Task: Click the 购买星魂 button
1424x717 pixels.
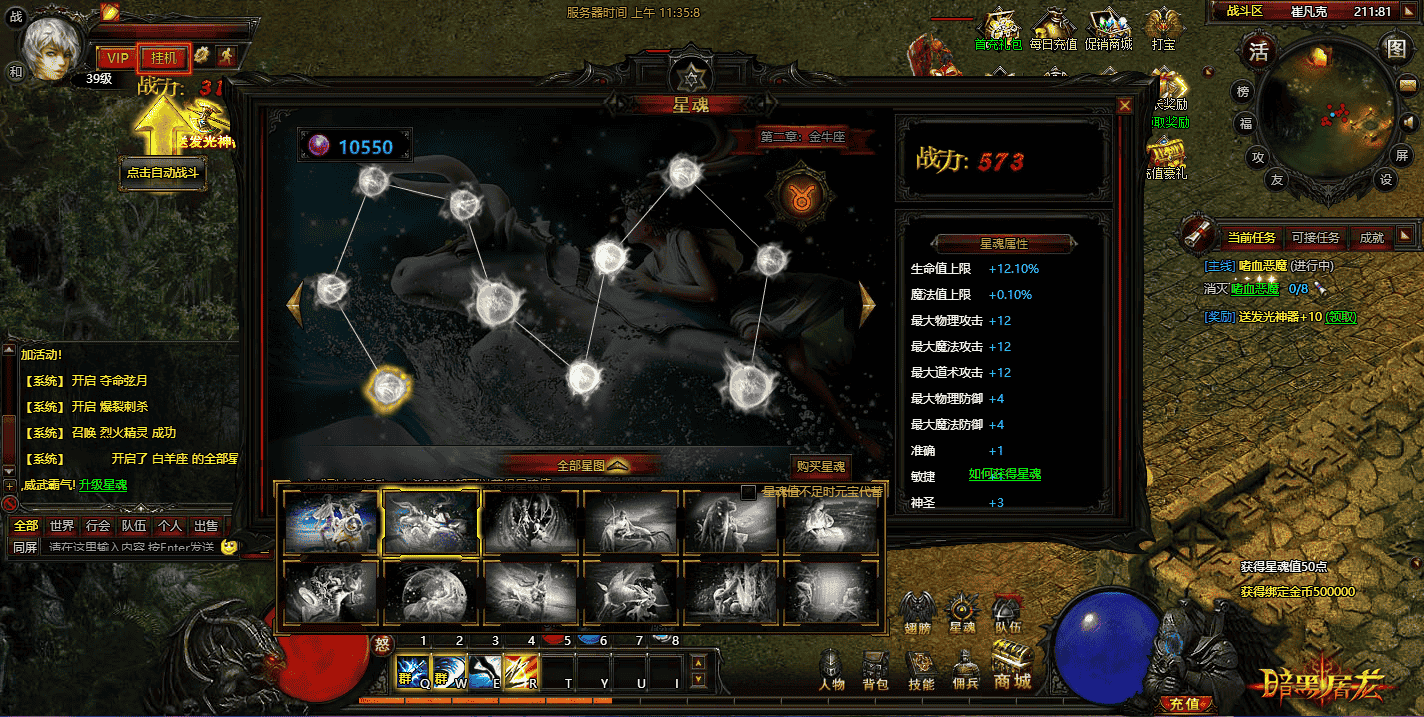Action: [x=820, y=466]
